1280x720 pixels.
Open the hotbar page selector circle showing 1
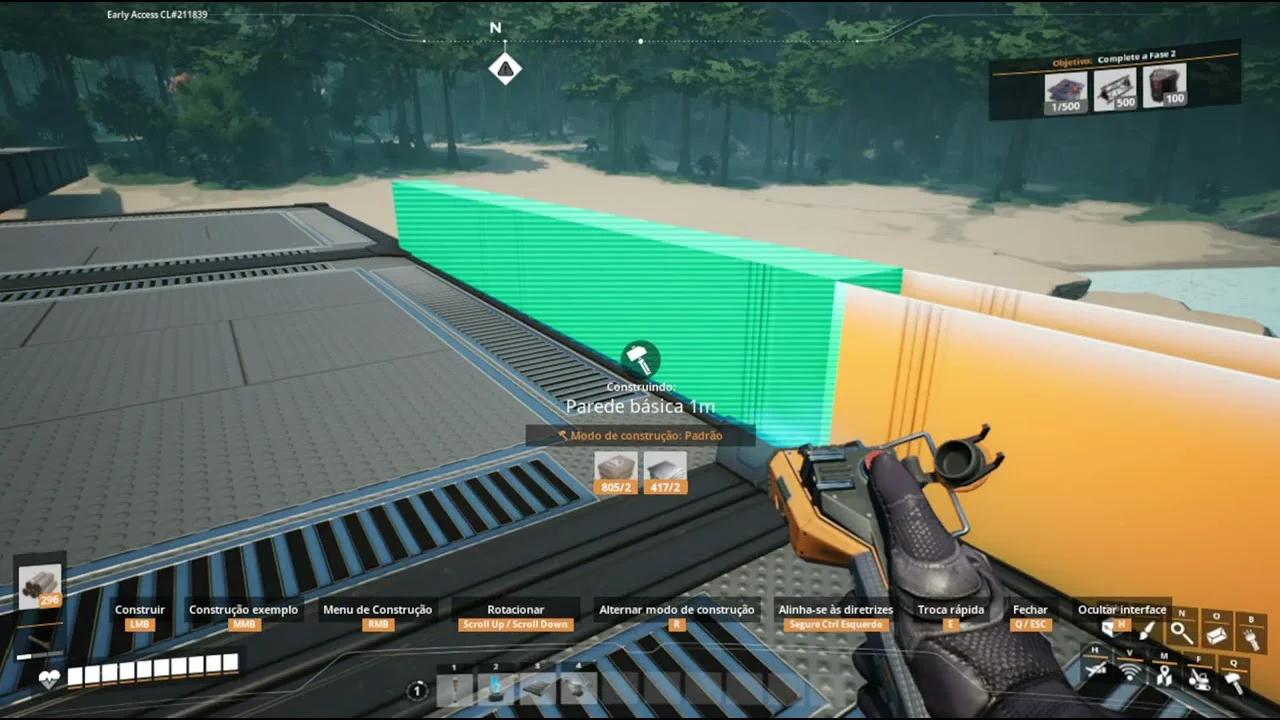point(417,689)
